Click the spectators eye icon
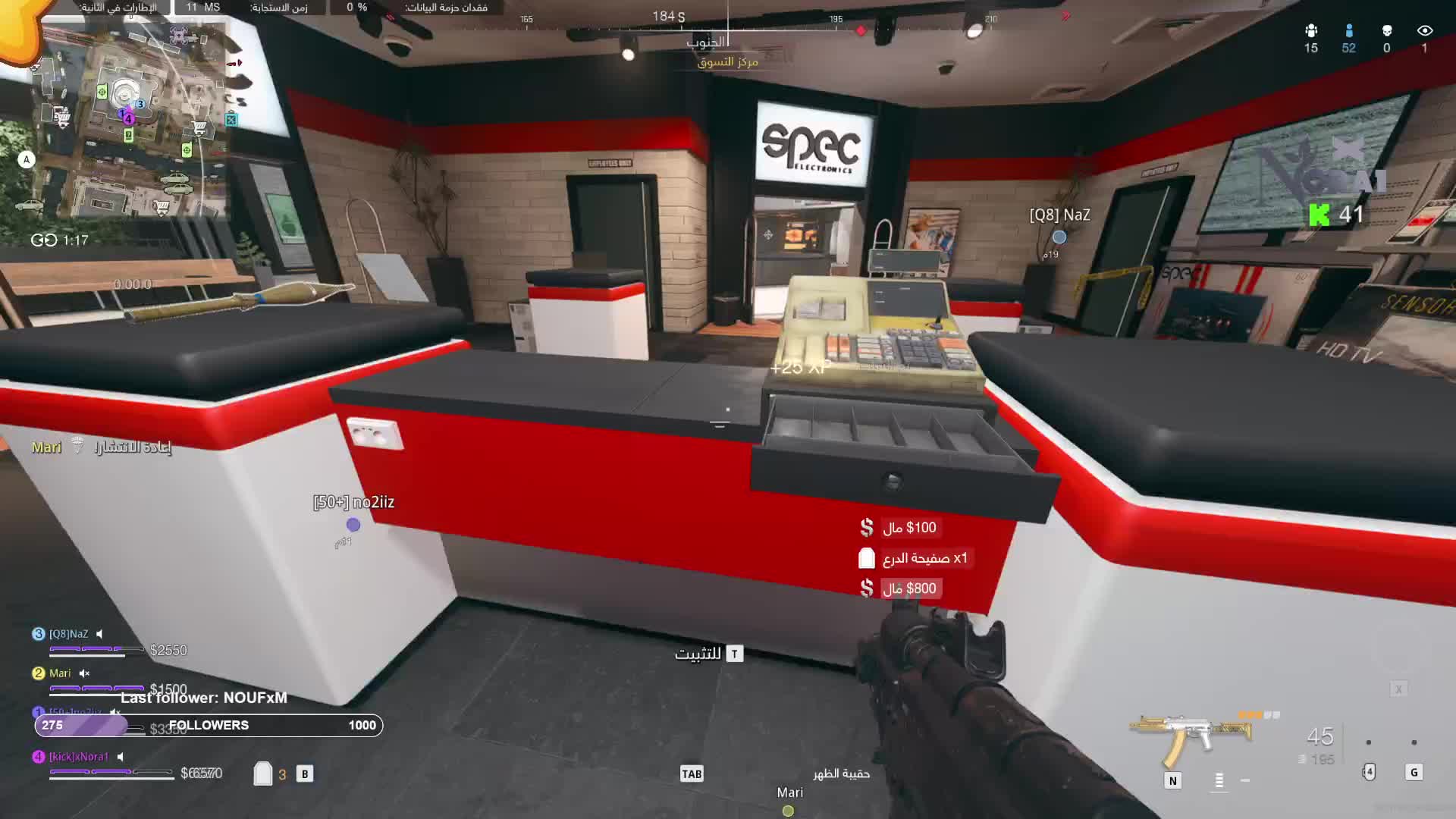 (x=1424, y=31)
